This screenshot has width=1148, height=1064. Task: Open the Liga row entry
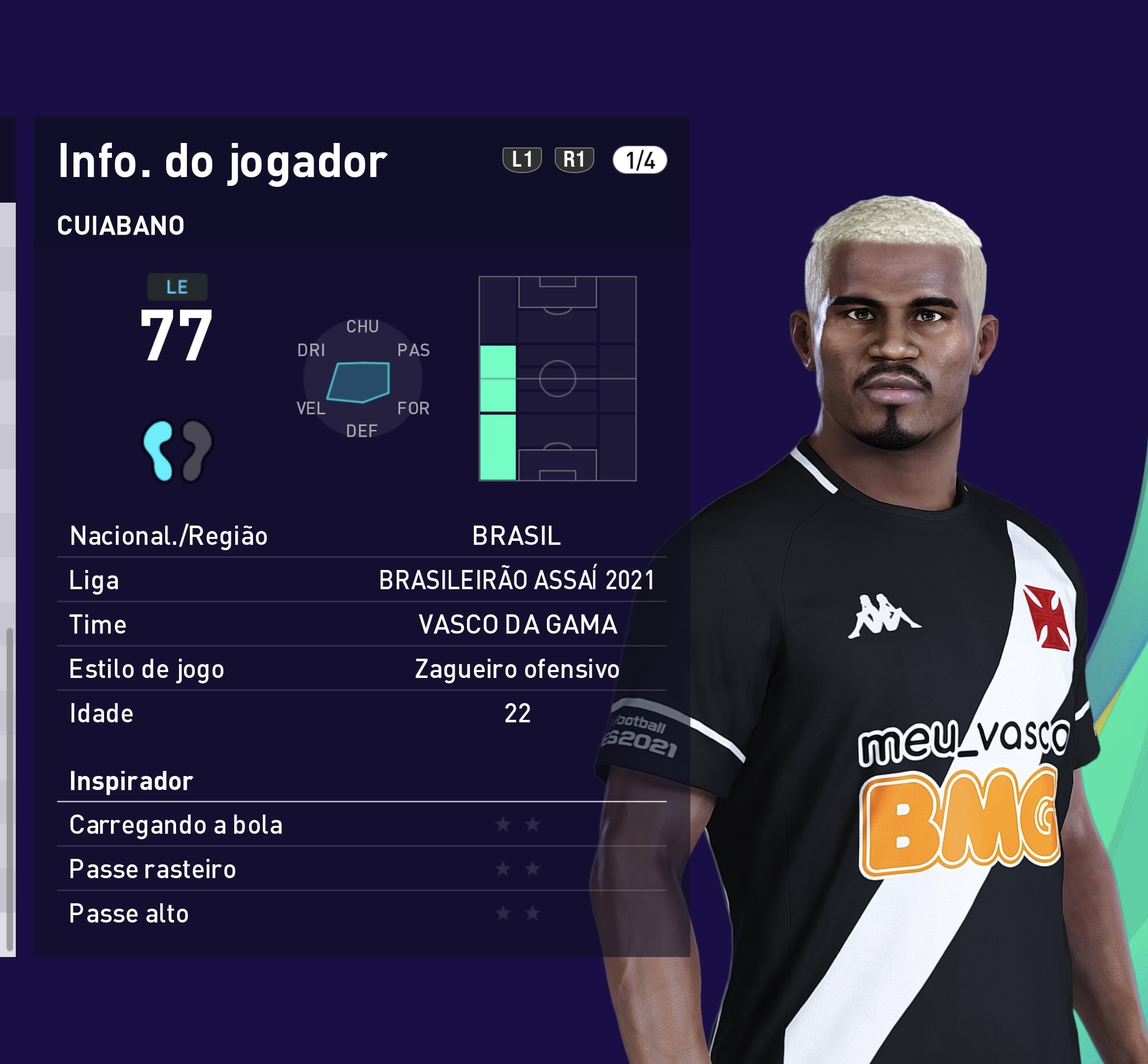coord(361,580)
